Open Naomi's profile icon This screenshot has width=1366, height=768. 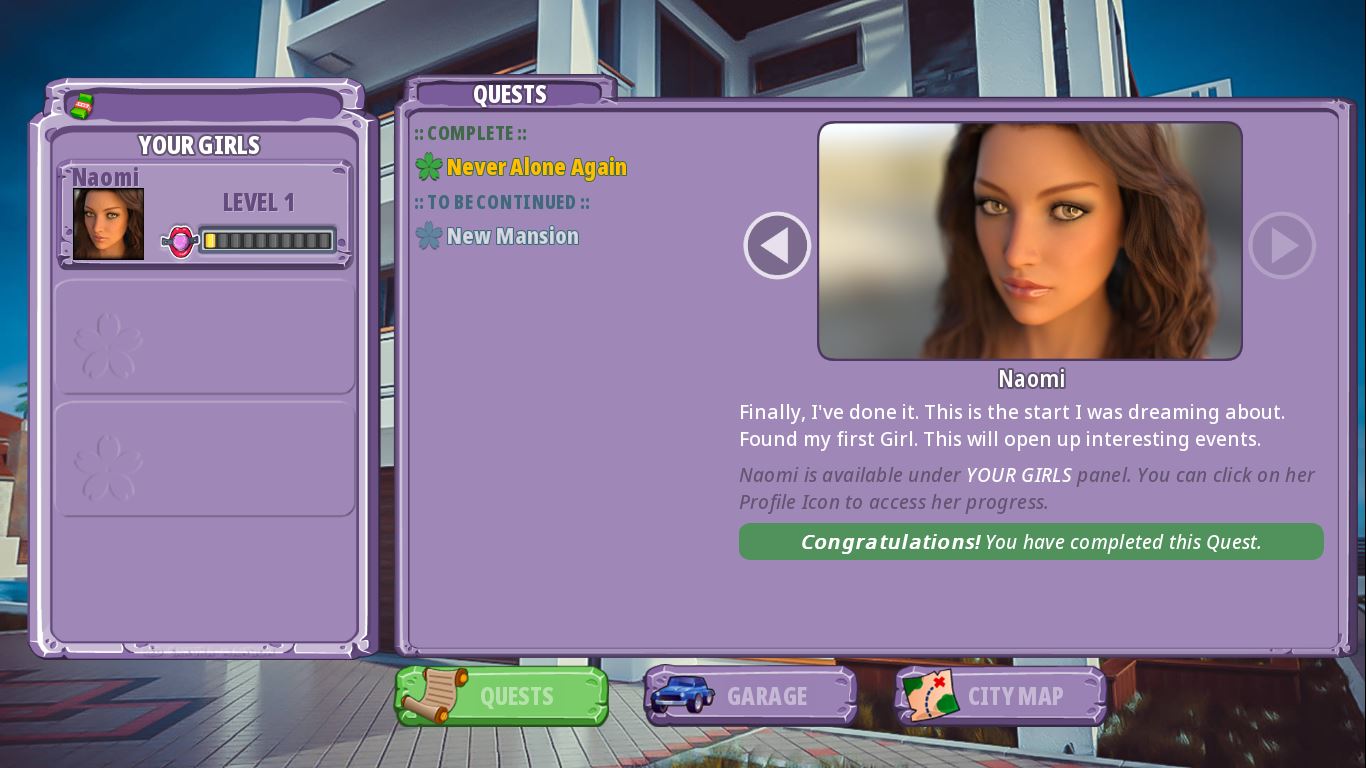point(108,224)
